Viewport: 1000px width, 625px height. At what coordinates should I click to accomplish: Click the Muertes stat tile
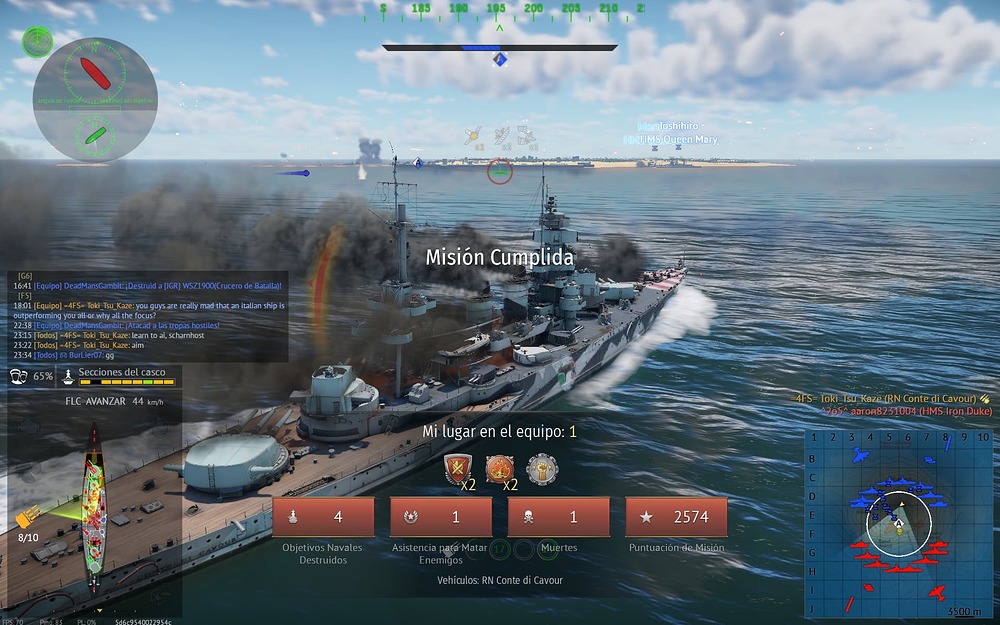[x=559, y=517]
